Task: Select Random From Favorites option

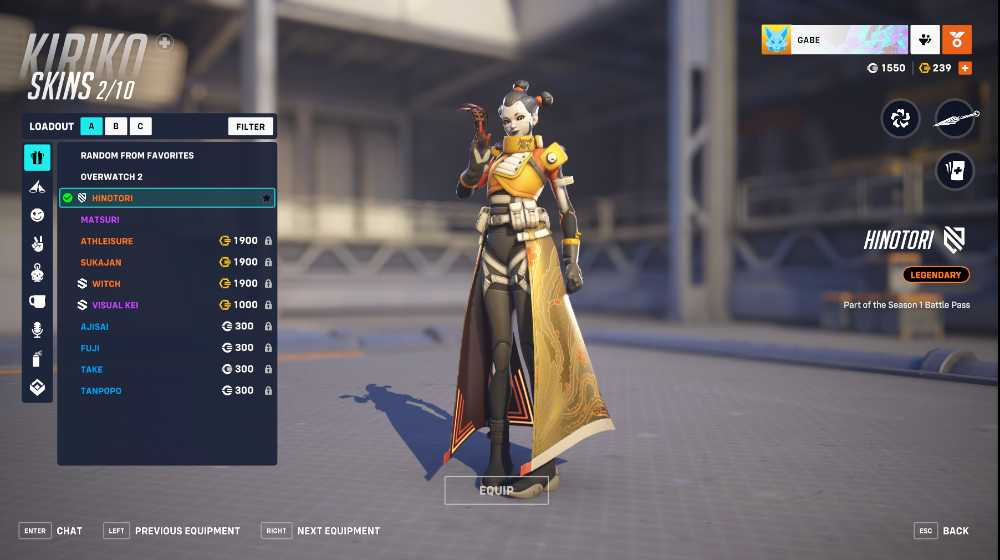Action: [x=137, y=156]
